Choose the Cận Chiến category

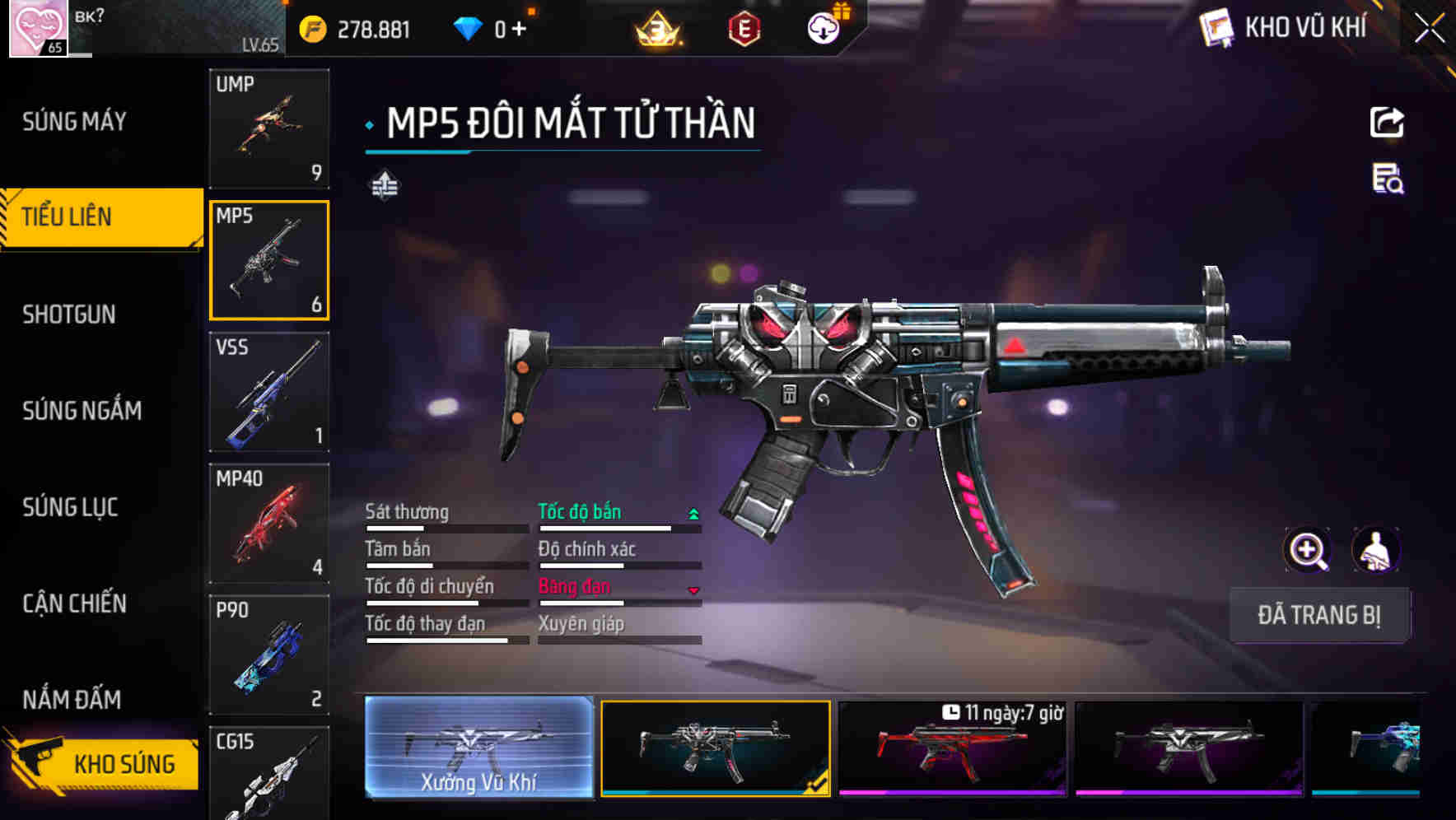click(74, 603)
